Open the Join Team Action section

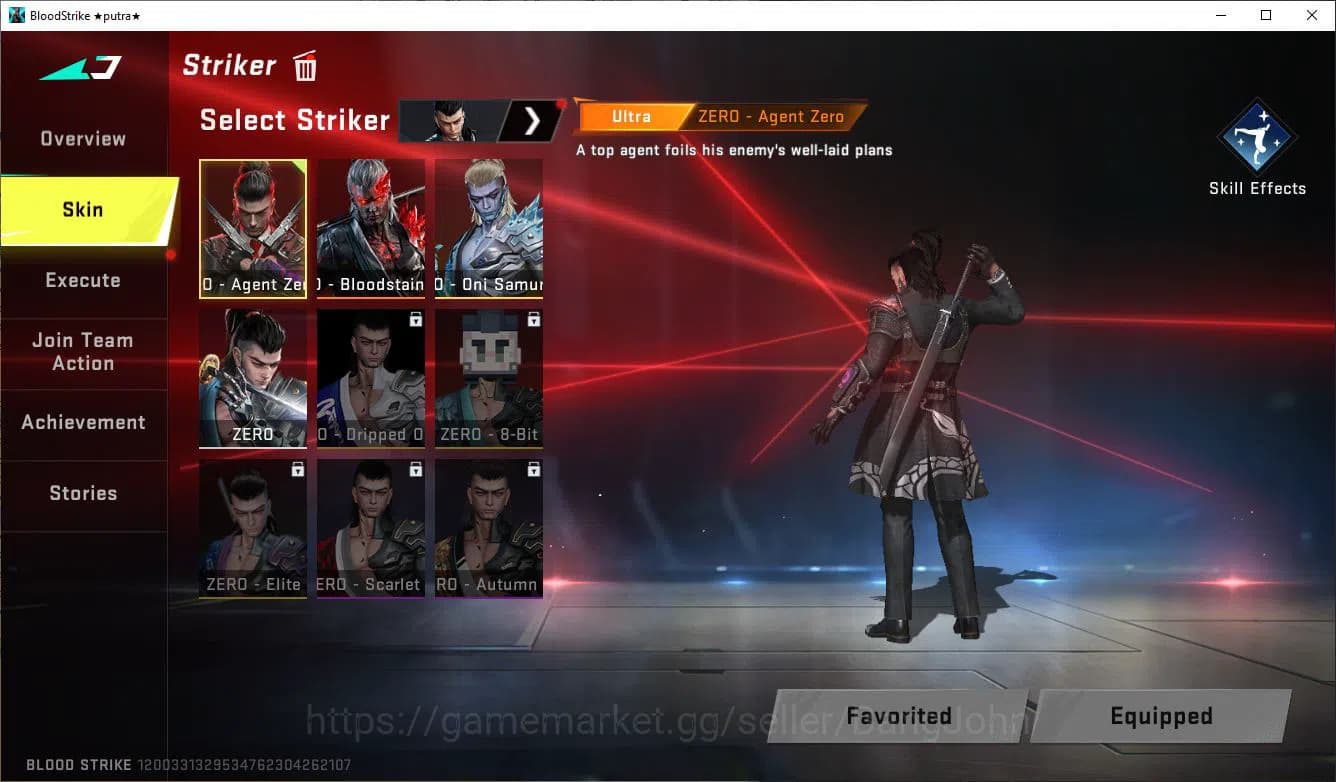click(x=82, y=352)
